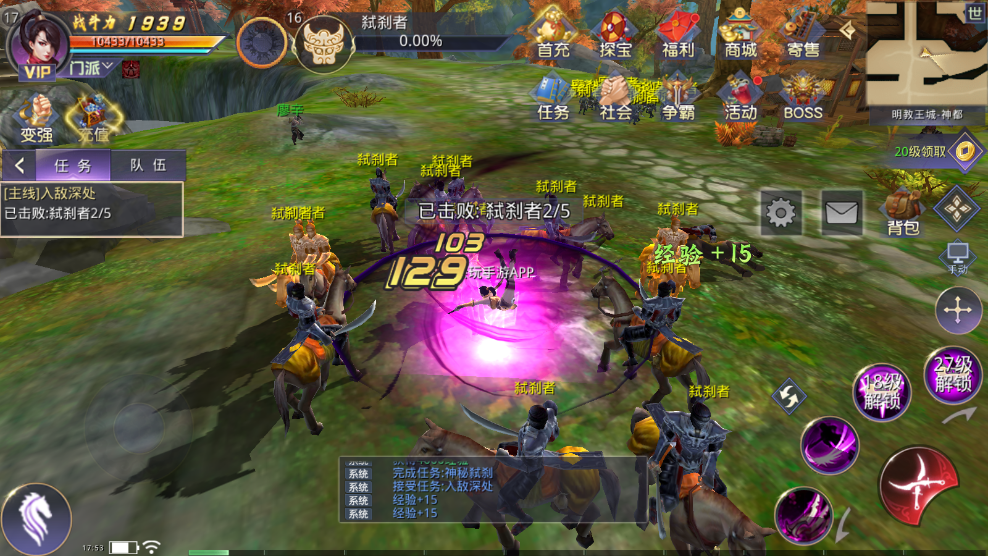This screenshot has width=988, height=556.
Task: Open the 活动 events menu
Action: coord(740,98)
